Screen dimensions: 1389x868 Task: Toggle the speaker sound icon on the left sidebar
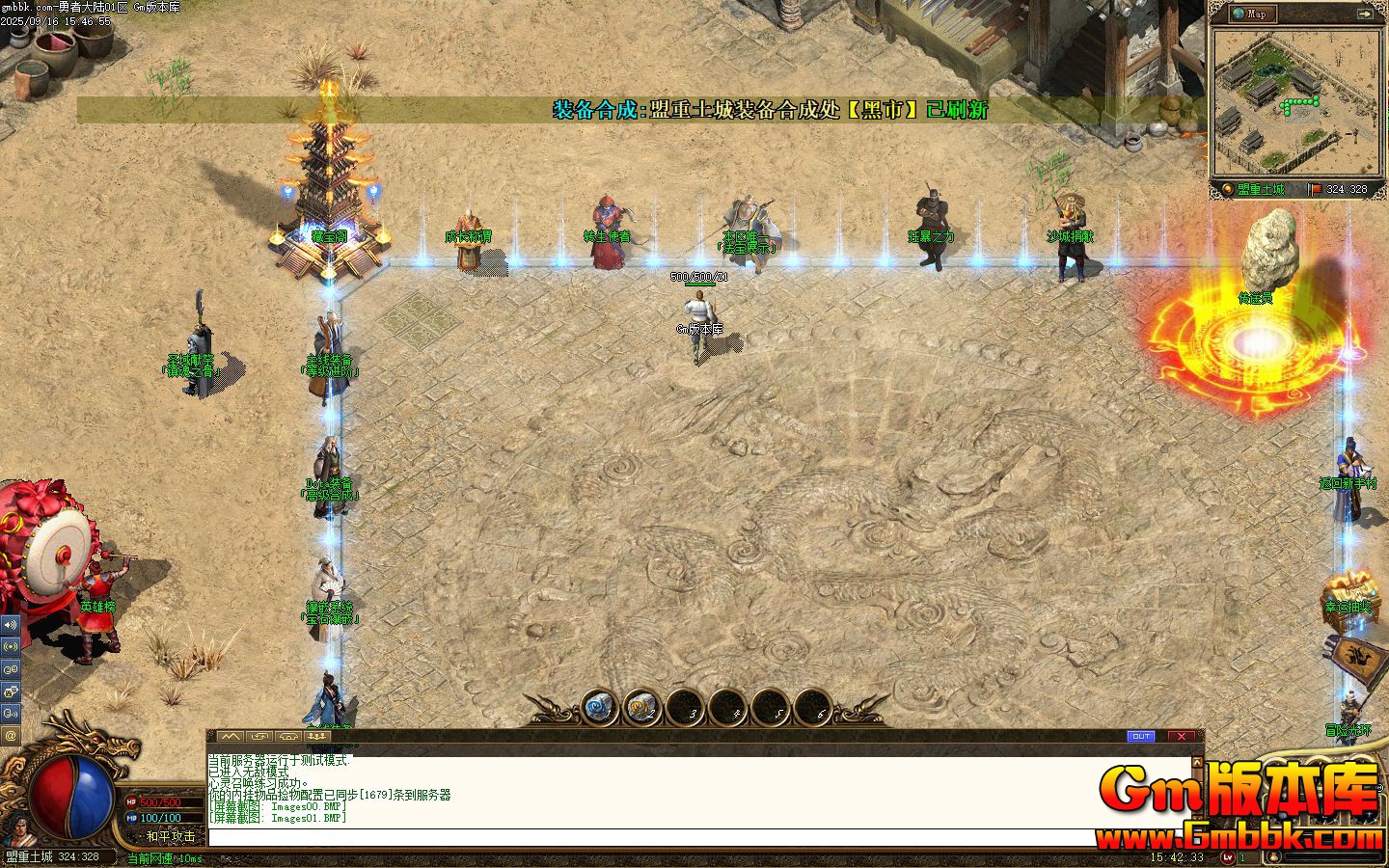point(11,624)
